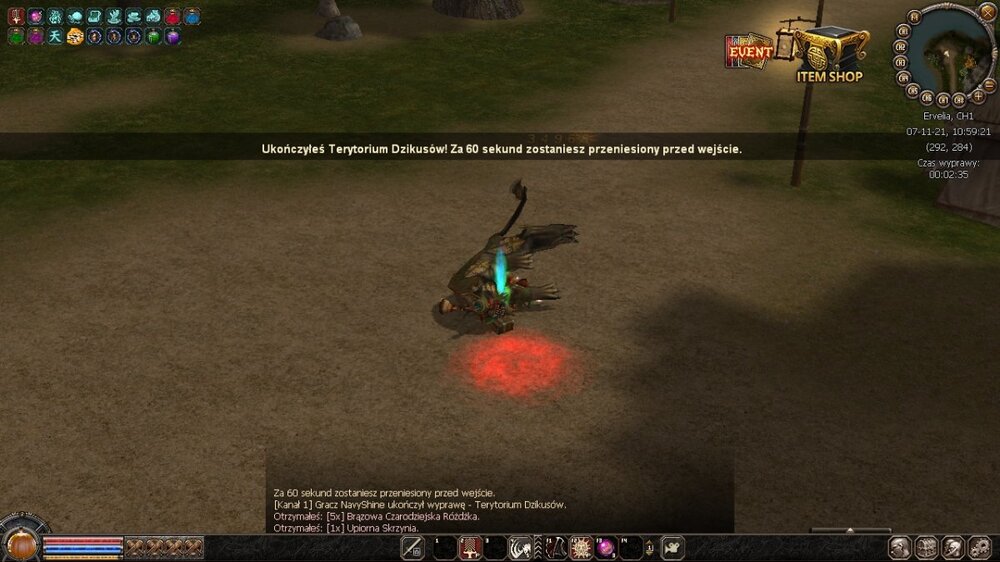Screen dimensions: 1000x562
Task: Activate the sun burst skill in hotbar
Action: coord(580,547)
